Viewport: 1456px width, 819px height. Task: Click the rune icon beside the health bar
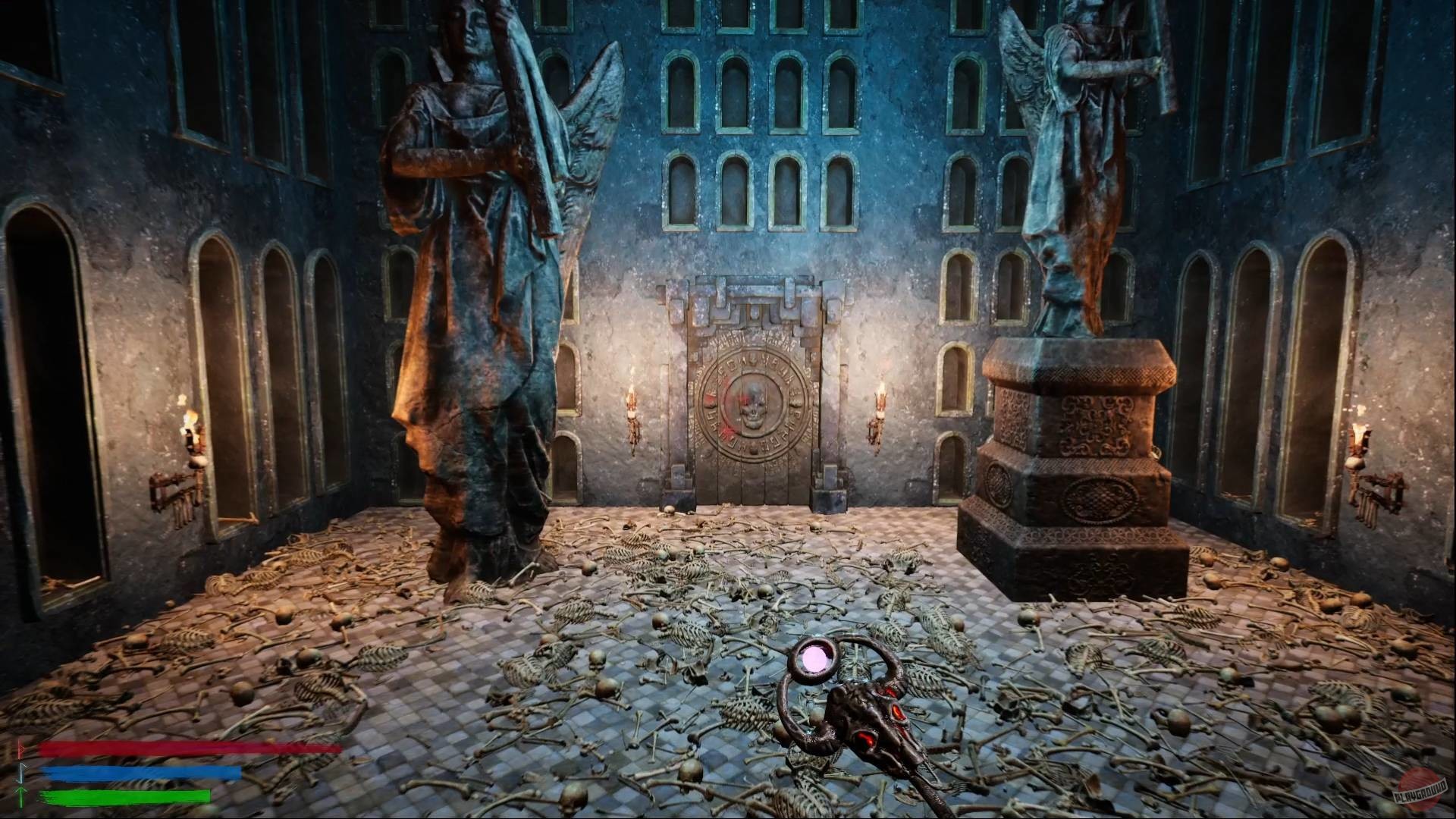(20, 749)
